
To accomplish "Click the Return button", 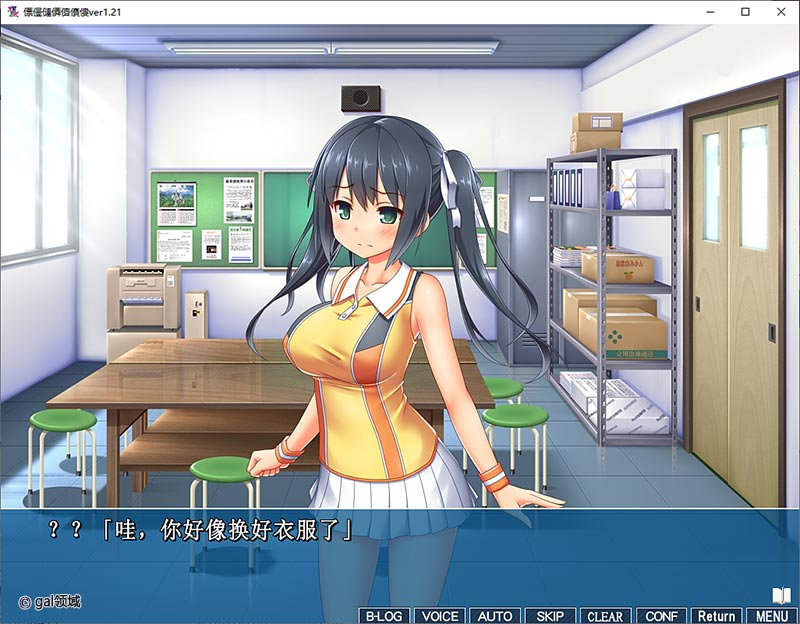I will [716, 616].
